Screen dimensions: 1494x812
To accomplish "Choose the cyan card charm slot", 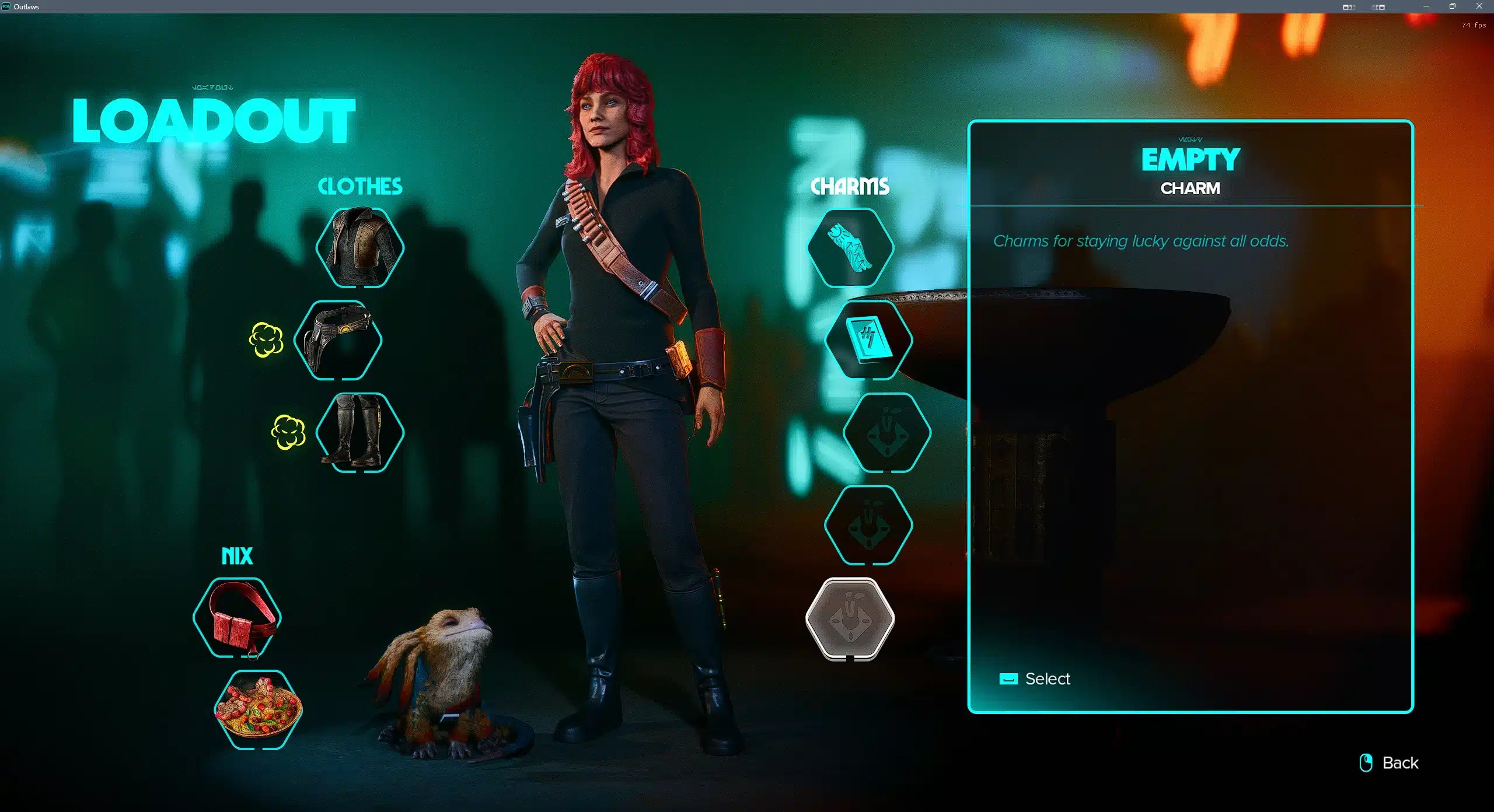I will pyautogui.click(x=869, y=340).
